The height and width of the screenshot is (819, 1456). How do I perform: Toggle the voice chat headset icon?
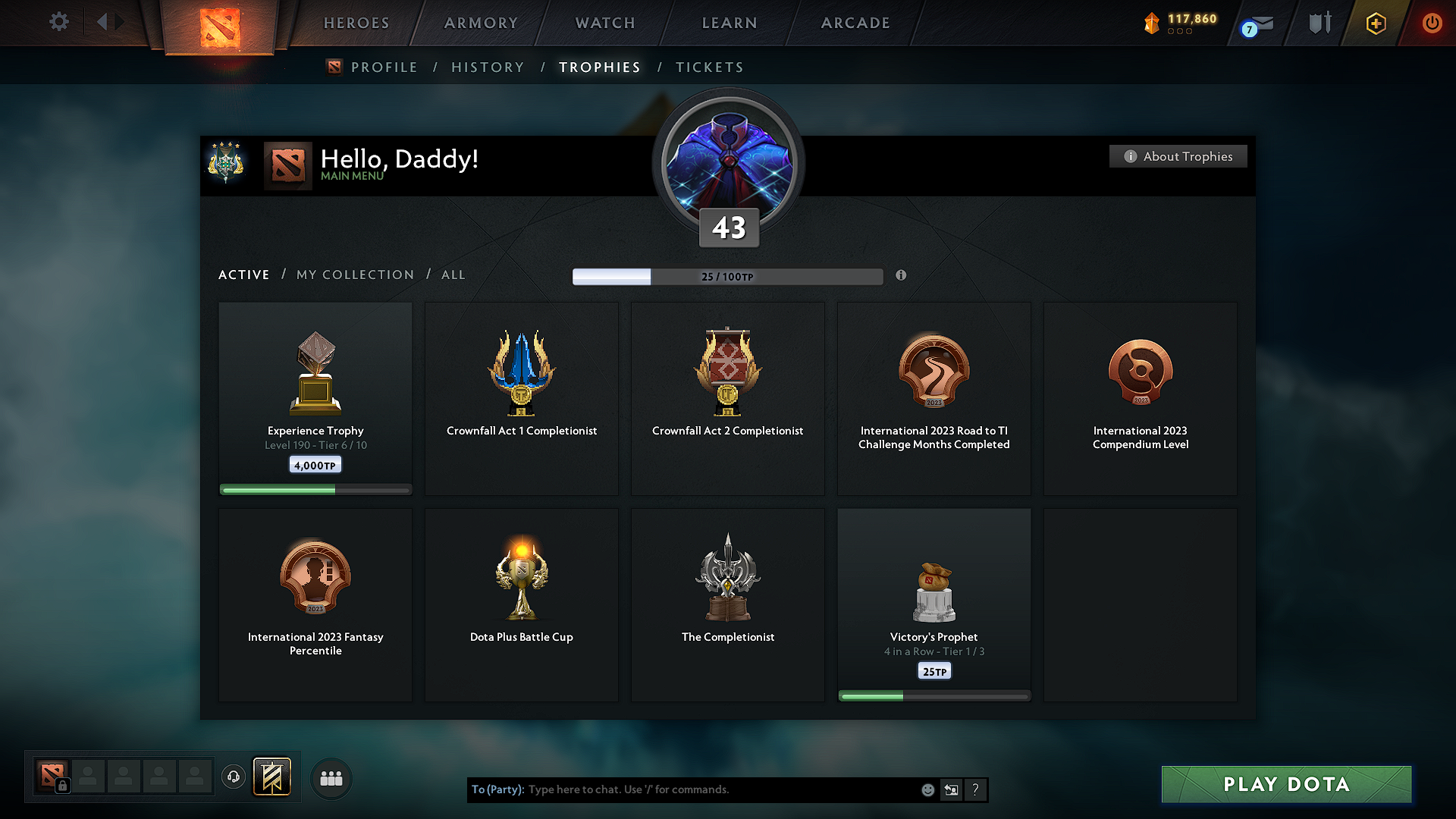coord(233,777)
